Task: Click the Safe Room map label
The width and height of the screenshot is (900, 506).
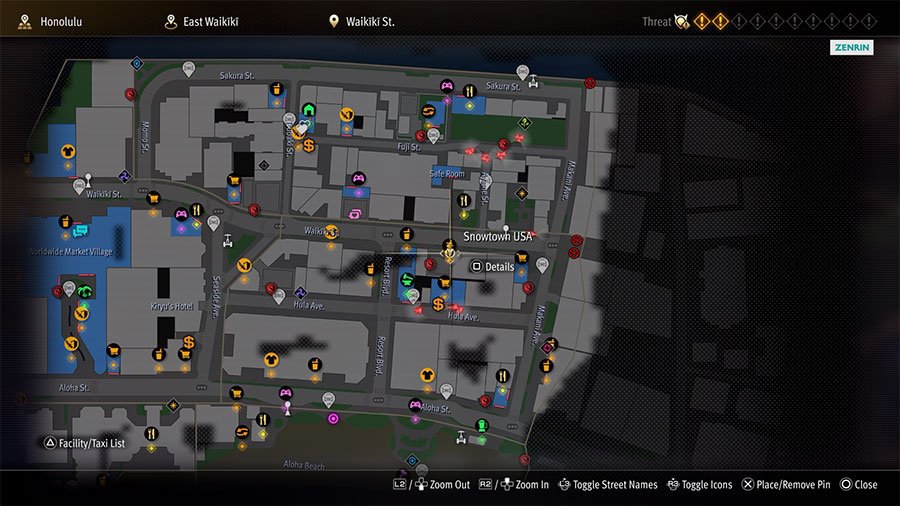Action: pyautogui.click(x=447, y=174)
